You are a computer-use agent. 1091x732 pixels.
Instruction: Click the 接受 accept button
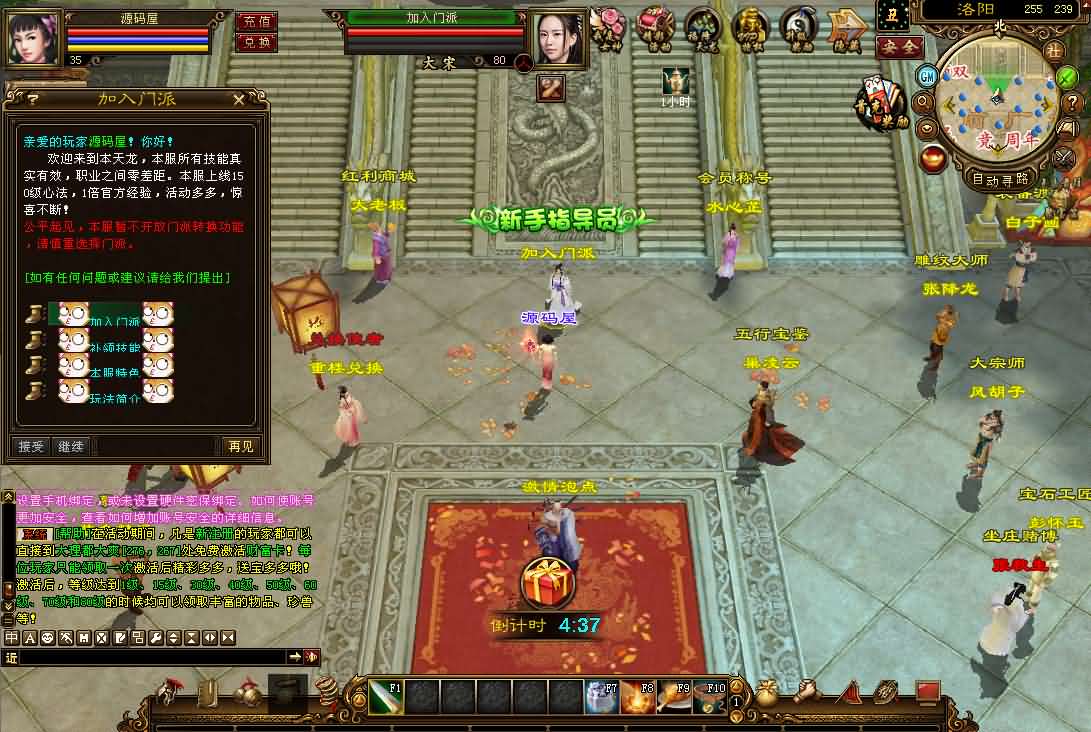tap(31, 446)
